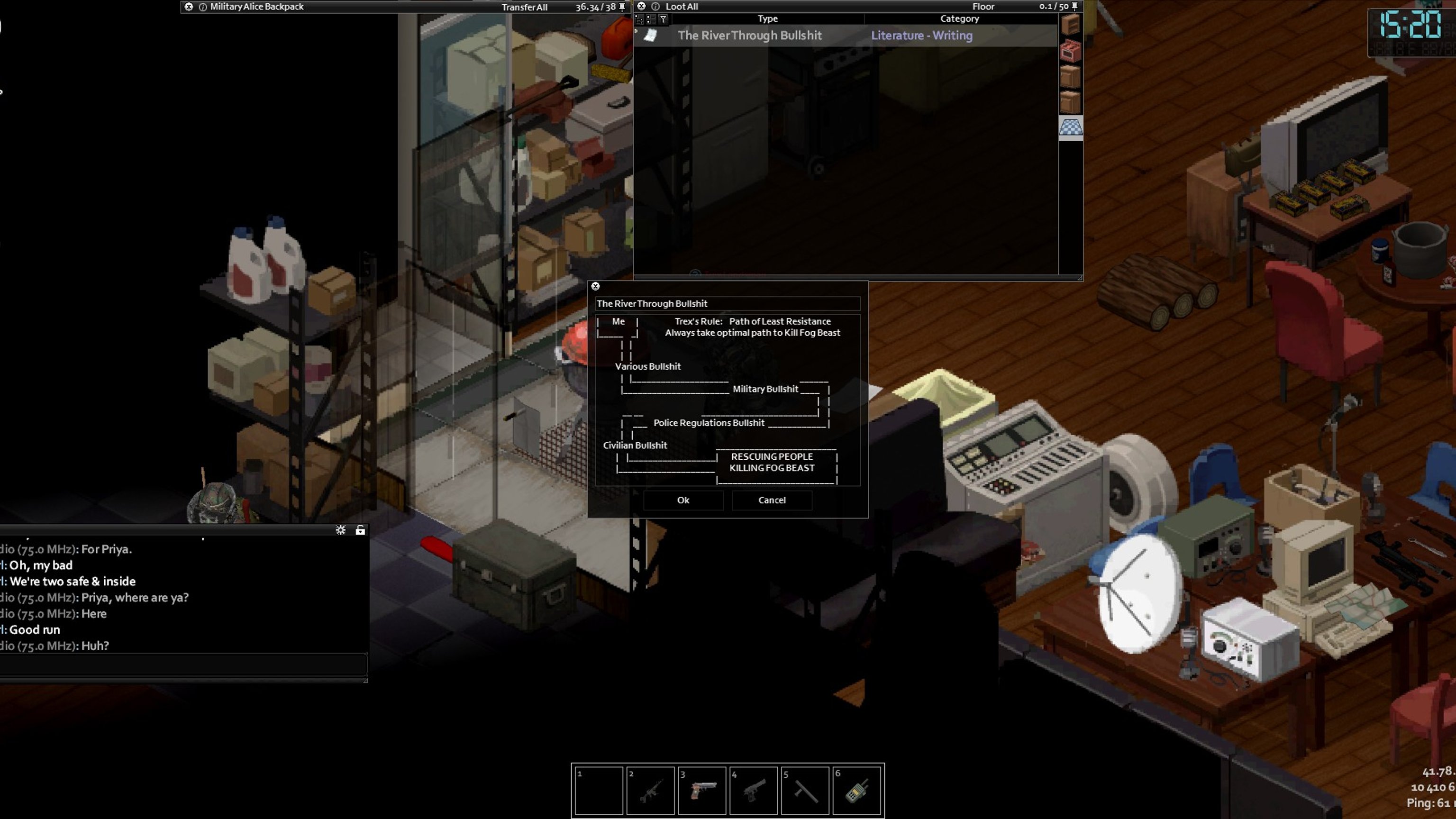Transfer All items from the backpack
The width and height of the screenshot is (1456, 819).
click(x=524, y=8)
